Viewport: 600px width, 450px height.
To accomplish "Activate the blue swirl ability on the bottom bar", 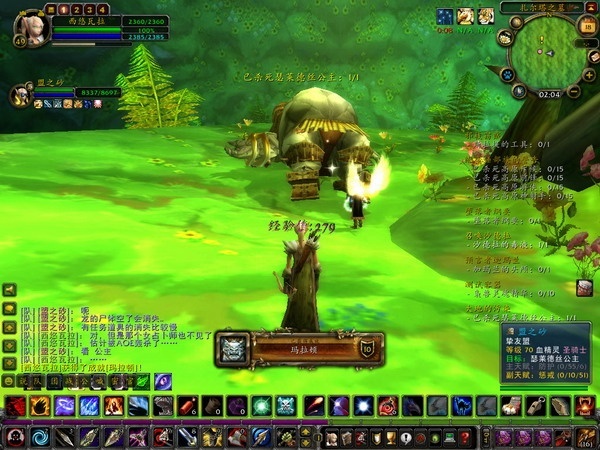I will [x=41, y=437].
